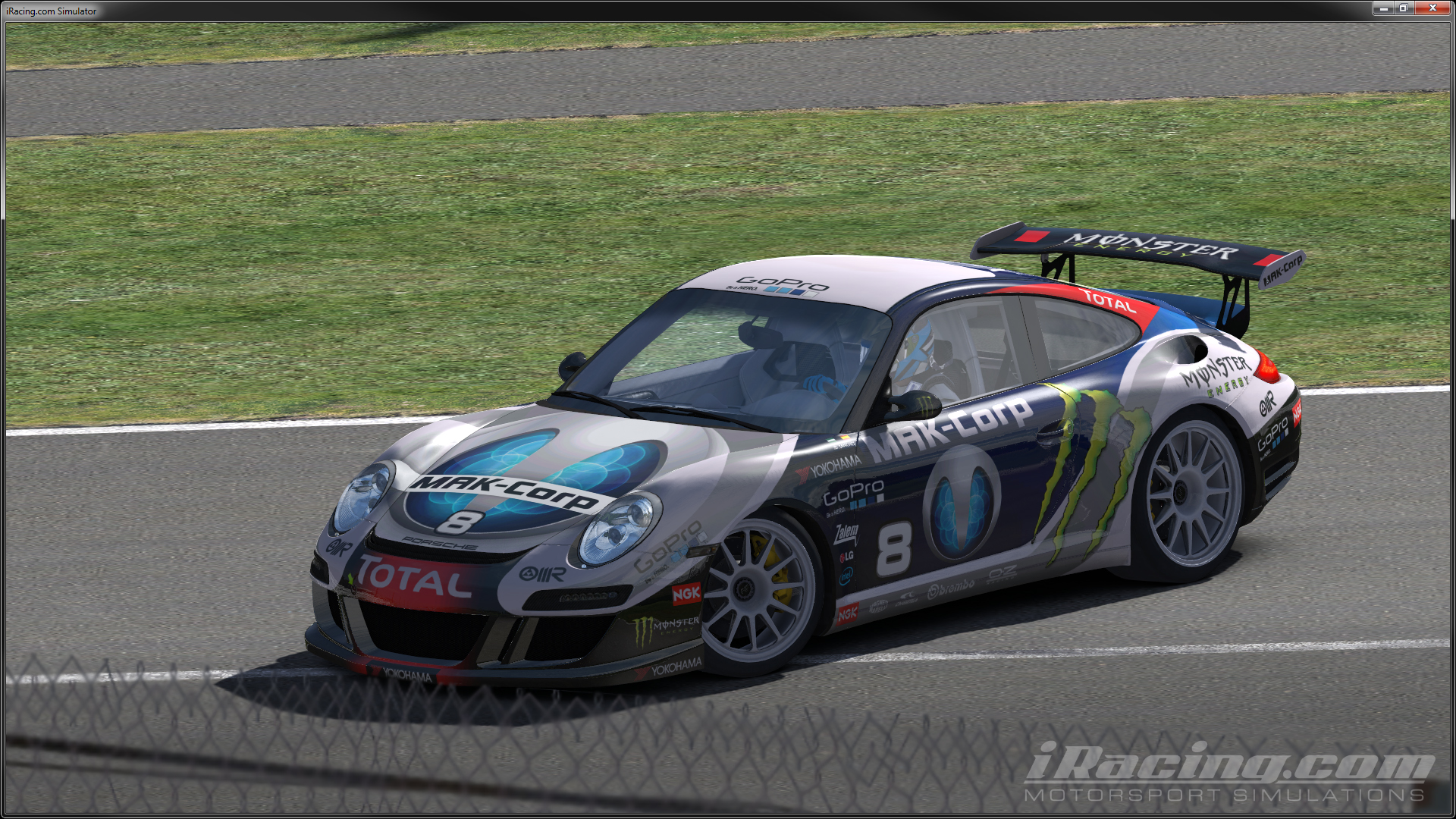This screenshot has width=1456, height=819.
Task: Click the application icon in the title bar
Action: (x=7, y=11)
